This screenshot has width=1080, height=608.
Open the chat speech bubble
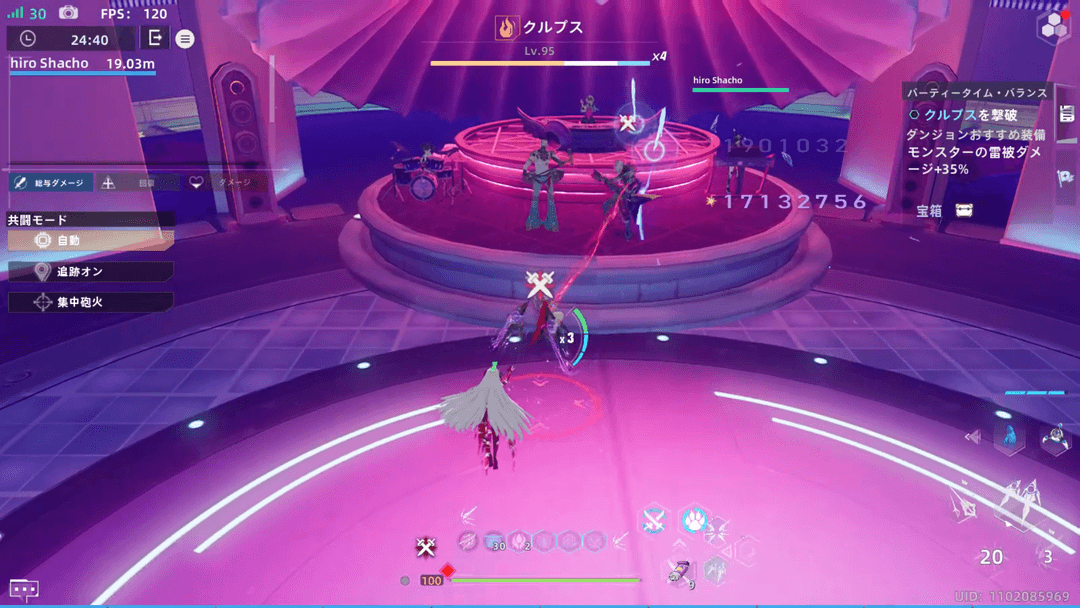click(x=24, y=590)
